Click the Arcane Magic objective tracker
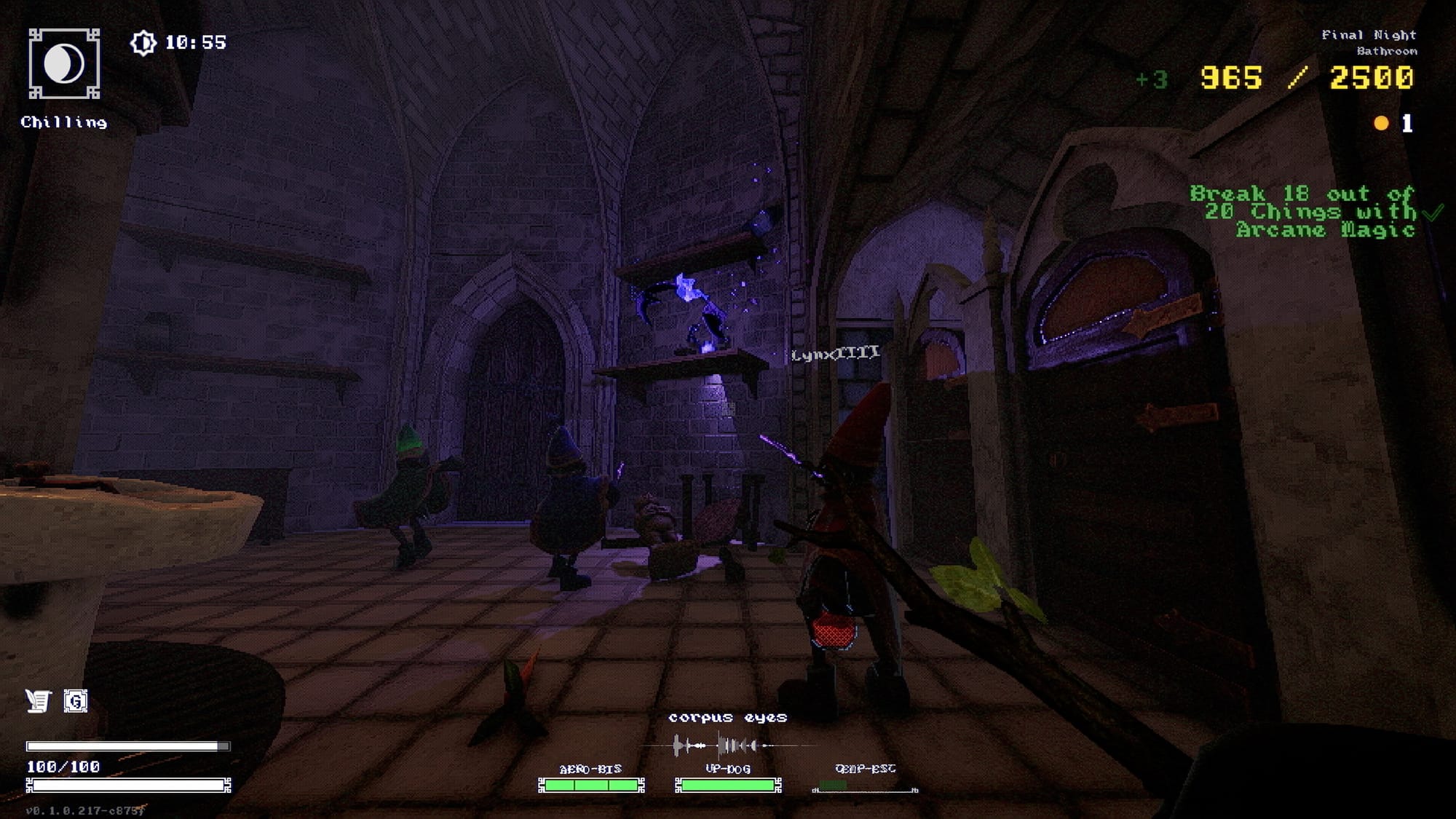This screenshot has height=819, width=1456. click(x=1303, y=212)
